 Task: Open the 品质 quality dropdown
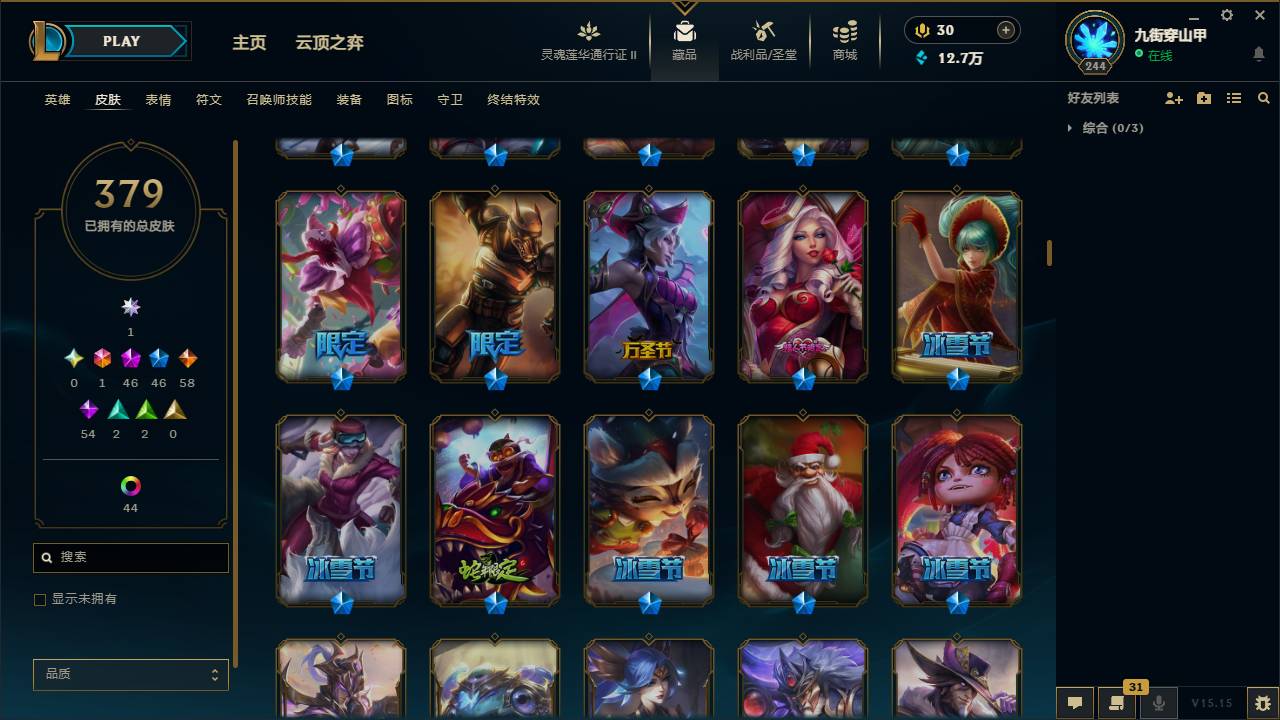point(130,675)
